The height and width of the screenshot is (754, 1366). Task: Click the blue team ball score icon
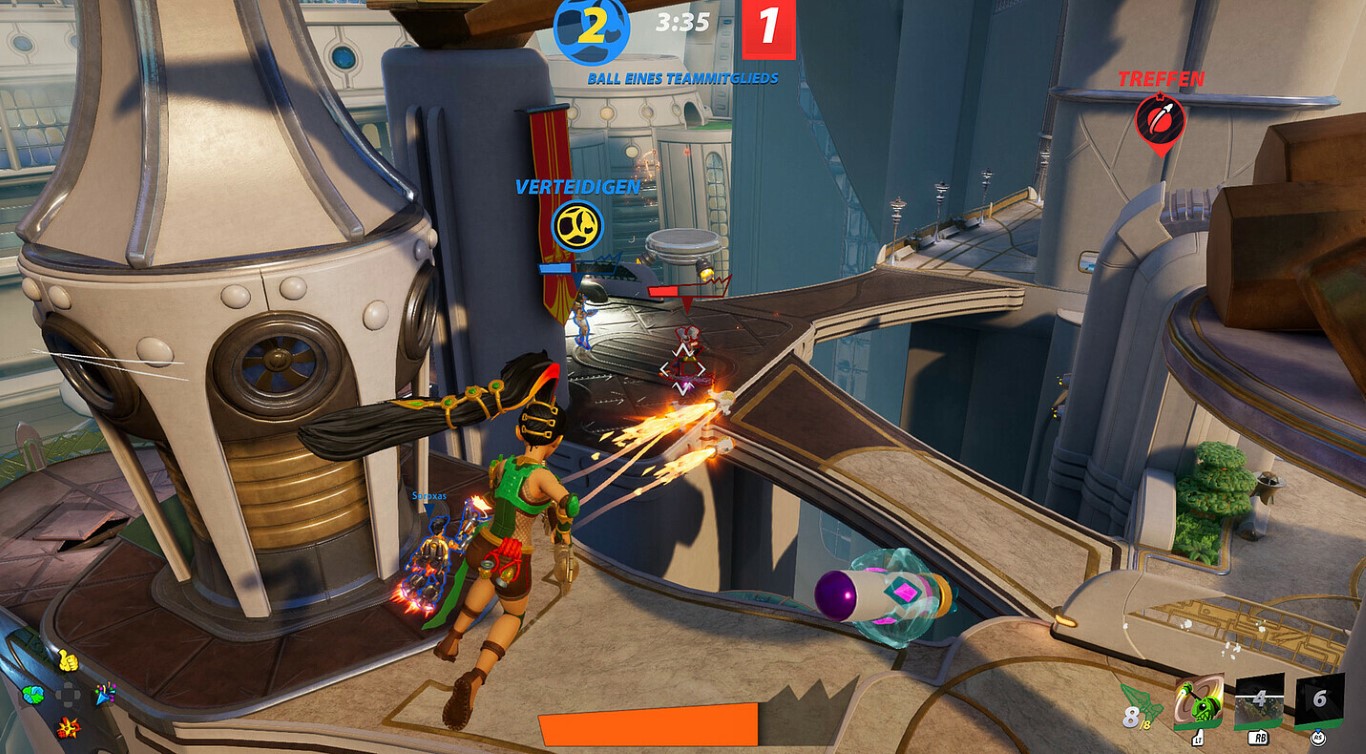(591, 28)
